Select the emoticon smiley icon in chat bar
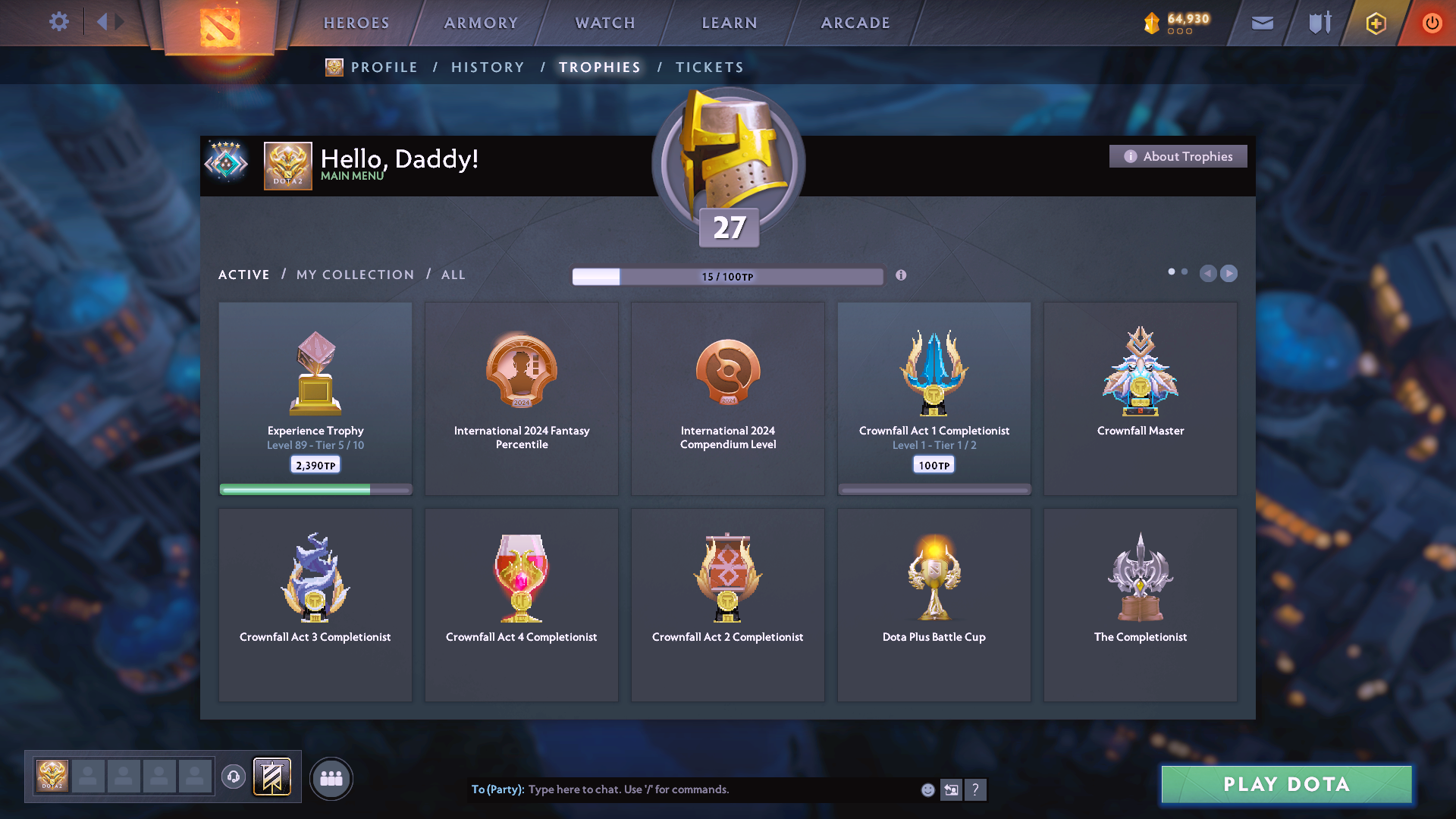 tap(927, 789)
